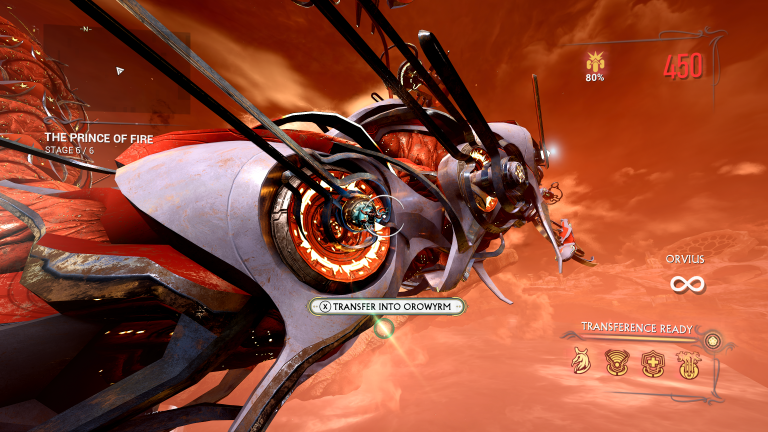Click the round emblem beside Transference Ready
Screen dimensions: 768x432
(713, 342)
